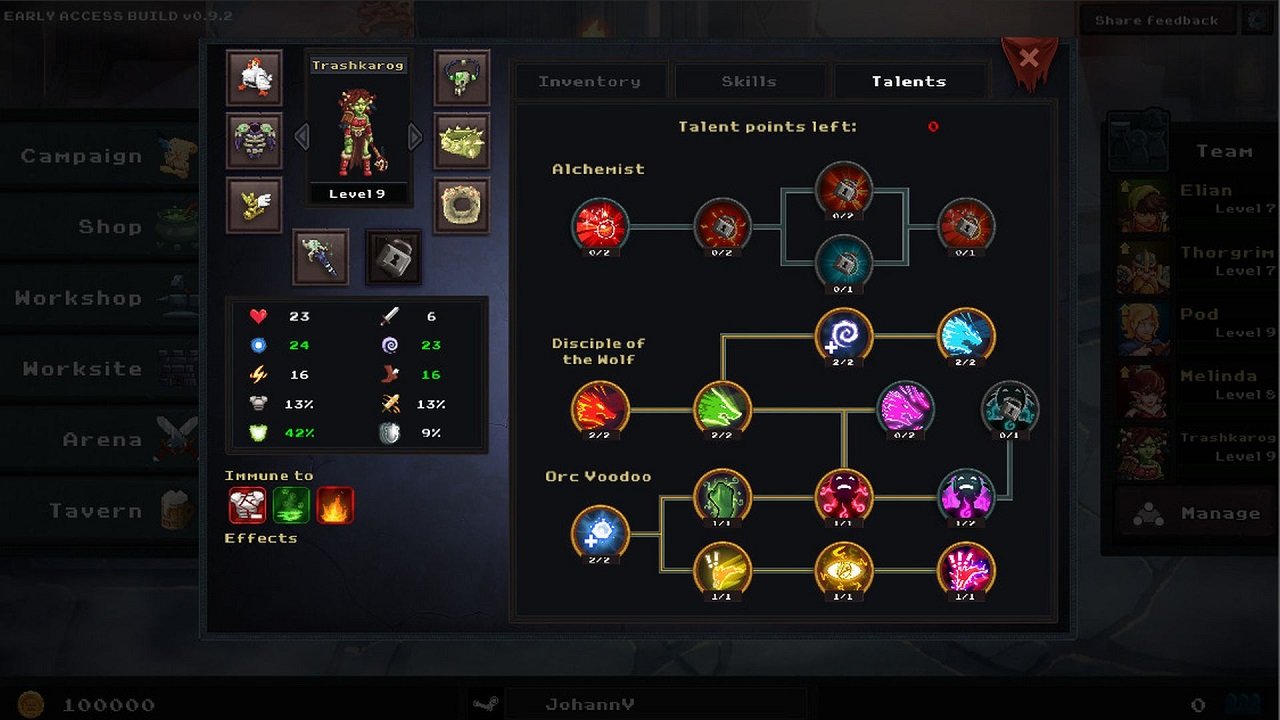Click the spiked belt equipment slot

(460, 141)
